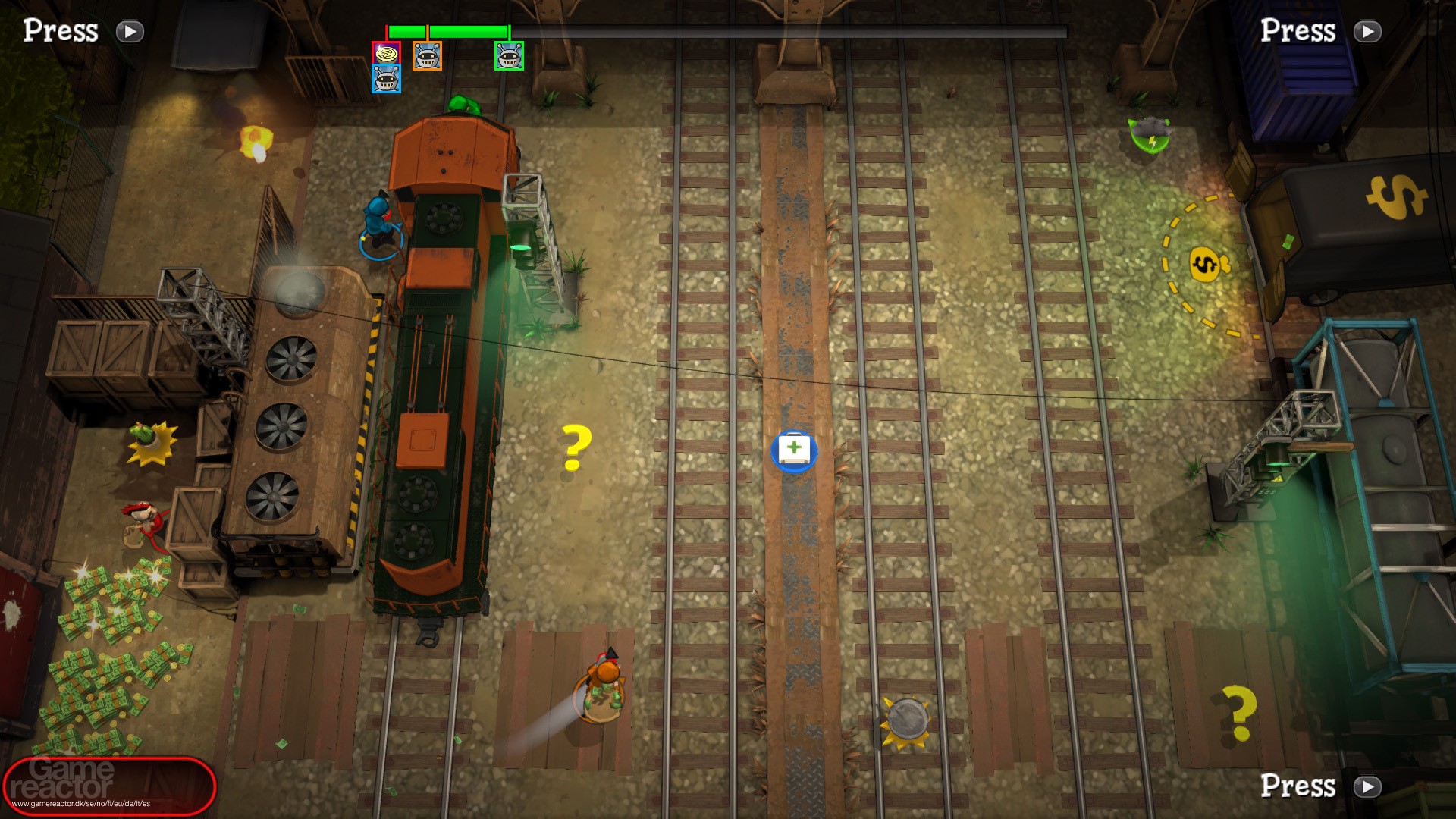The width and height of the screenshot is (1456, 819).
Task: Select the green-framed robot player icon
Action: click(x=509, y=55)
